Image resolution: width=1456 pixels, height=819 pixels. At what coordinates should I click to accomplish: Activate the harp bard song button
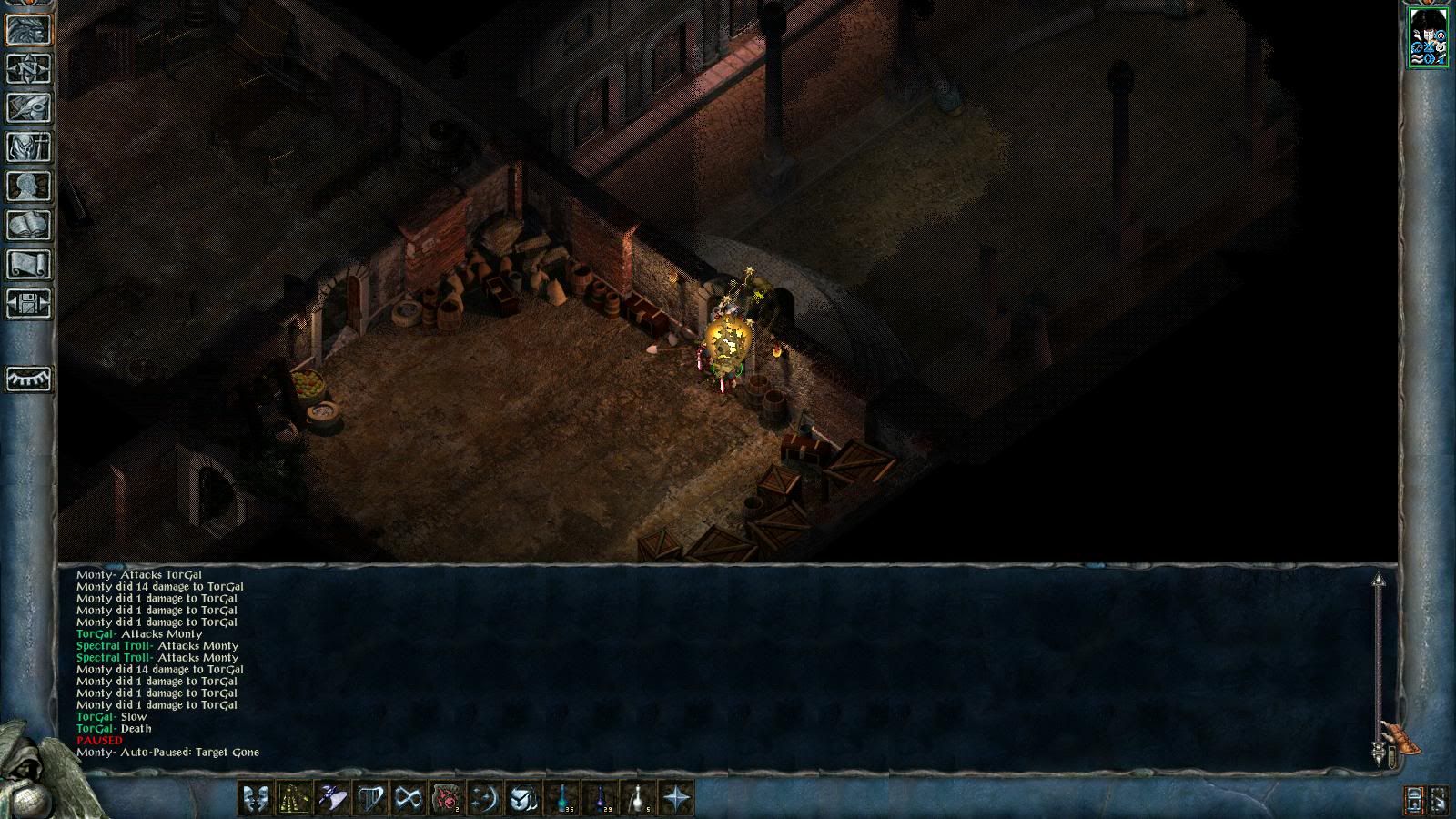click(370, 798)
